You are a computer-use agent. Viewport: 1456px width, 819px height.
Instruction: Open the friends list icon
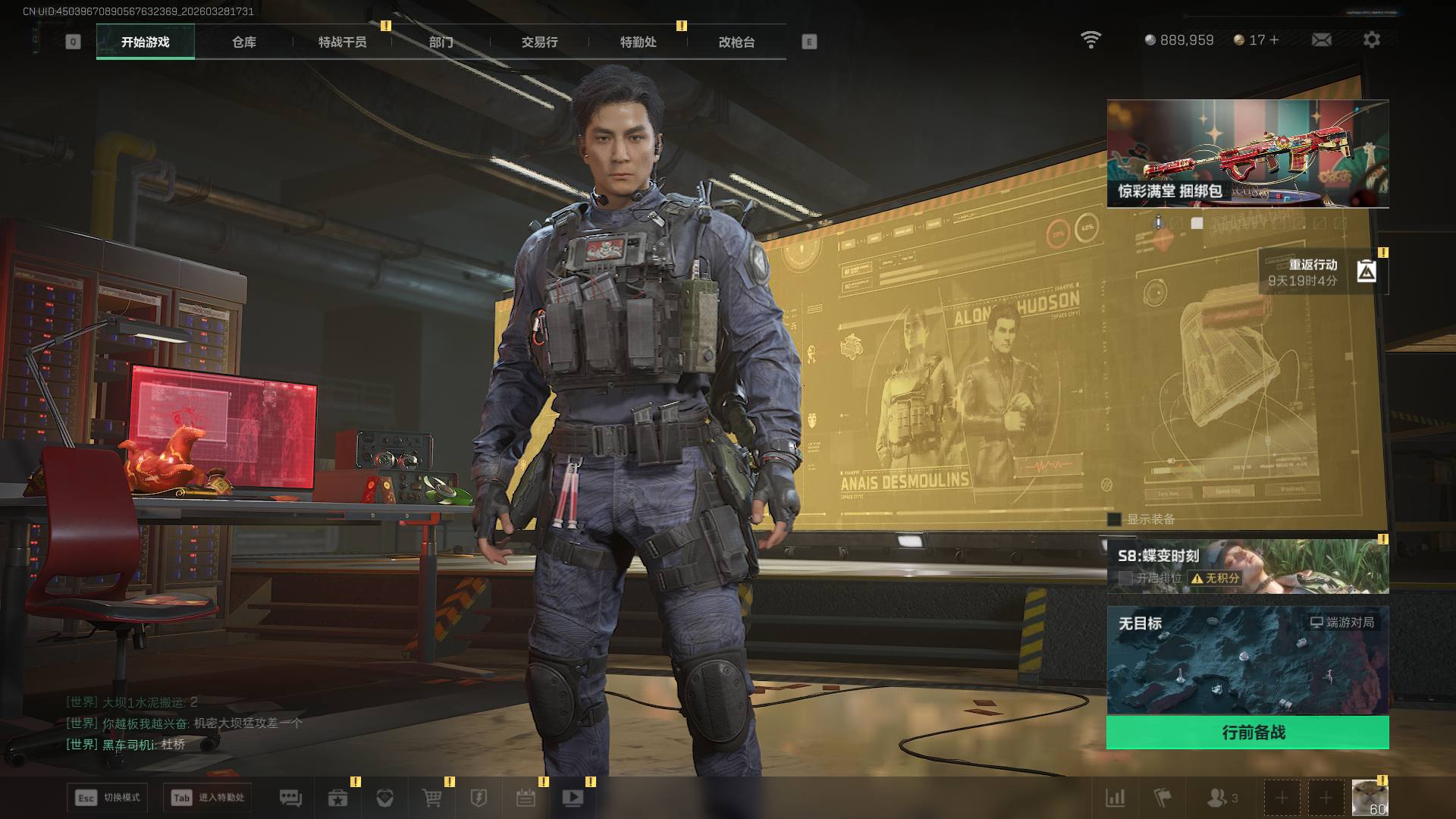(1220, 798)
